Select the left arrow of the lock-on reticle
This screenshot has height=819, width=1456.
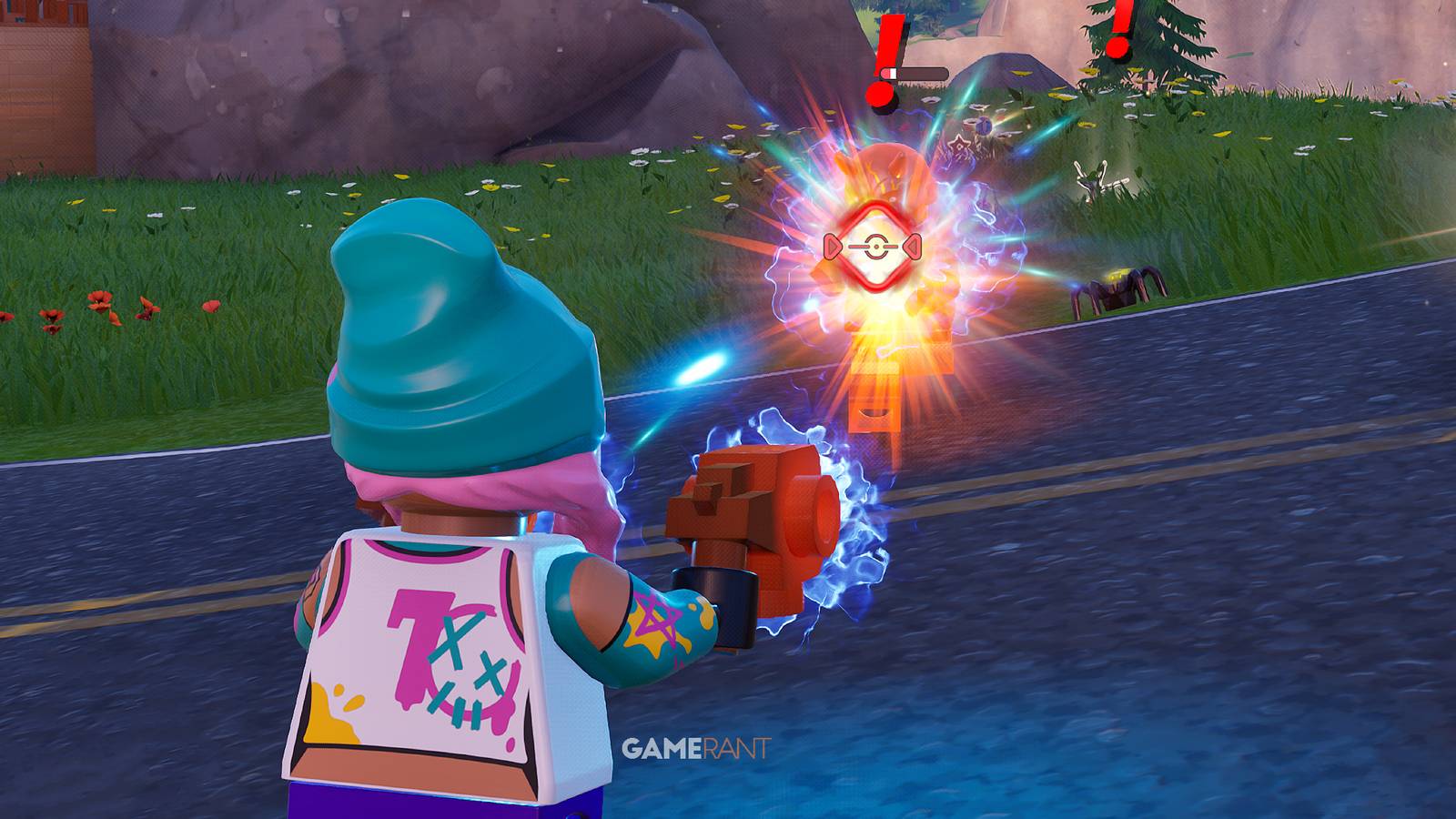point(833,246)
